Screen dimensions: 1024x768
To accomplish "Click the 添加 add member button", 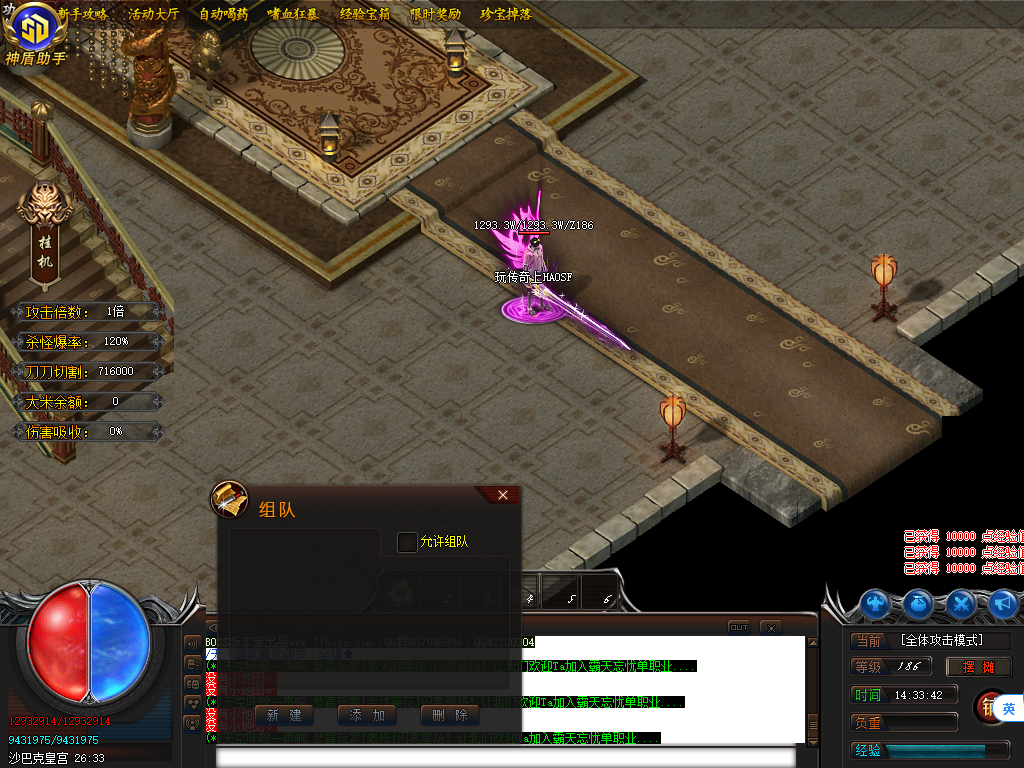I will click(x=367, y=715).
